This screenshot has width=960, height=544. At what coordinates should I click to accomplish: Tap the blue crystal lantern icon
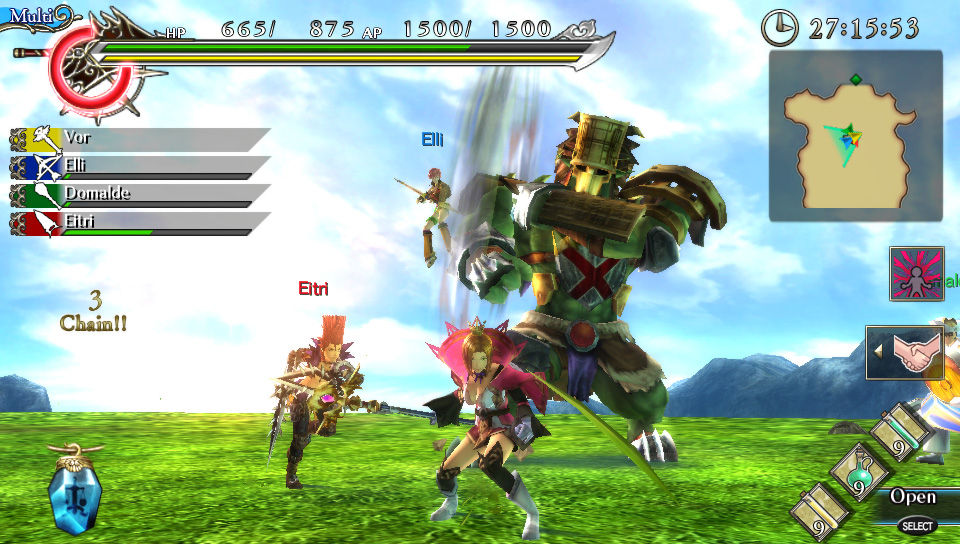(76, 490)
